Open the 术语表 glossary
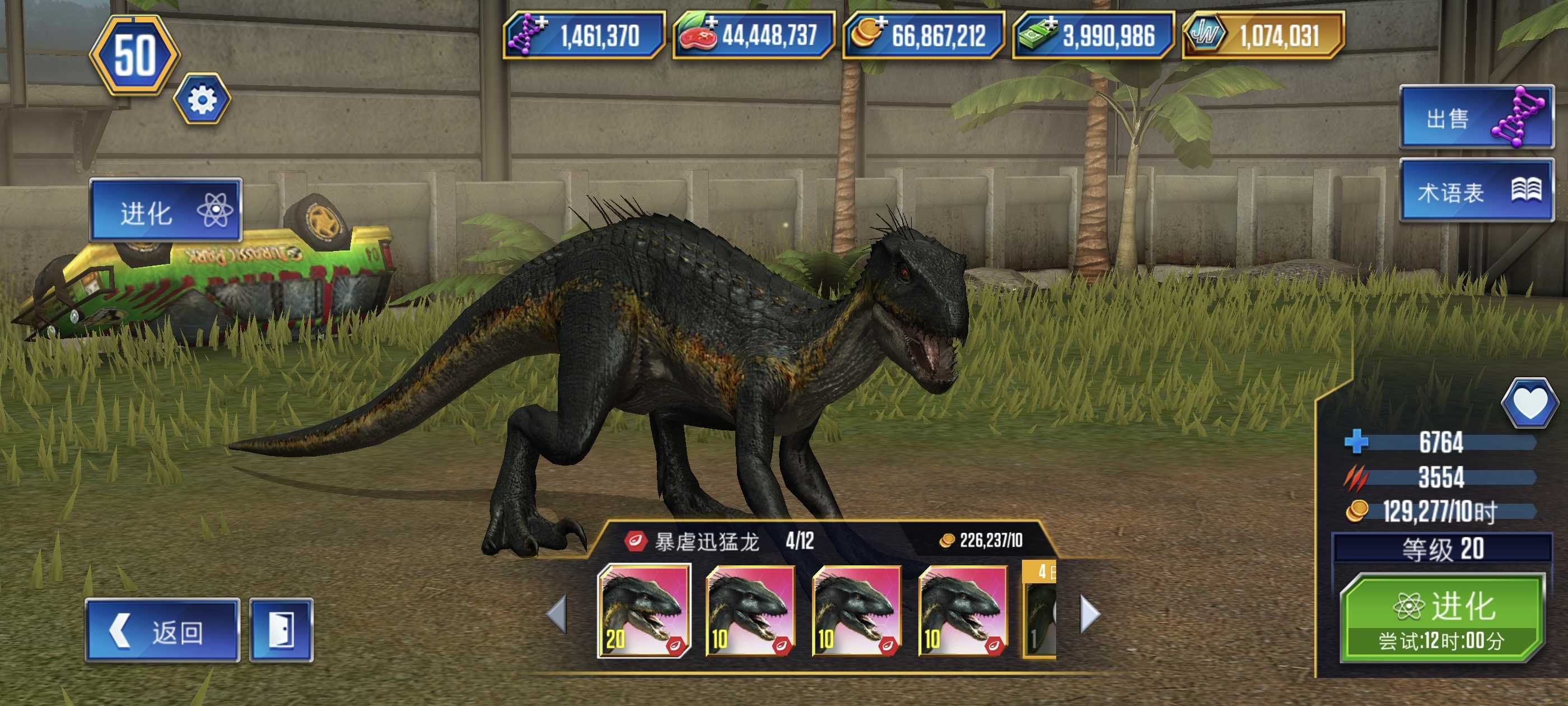Image resolution: width=1568 pixels, height=706 pixels. tap(1476, 191)
